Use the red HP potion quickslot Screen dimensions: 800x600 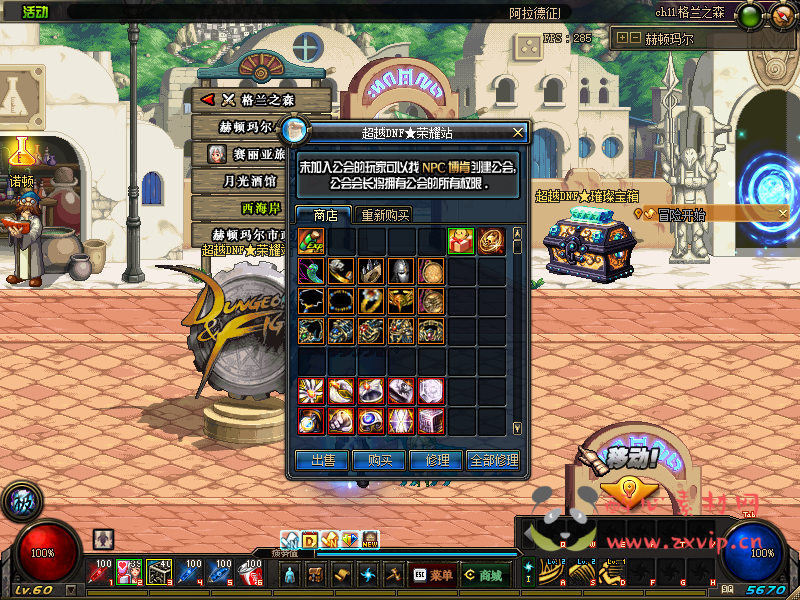point(101,572)
